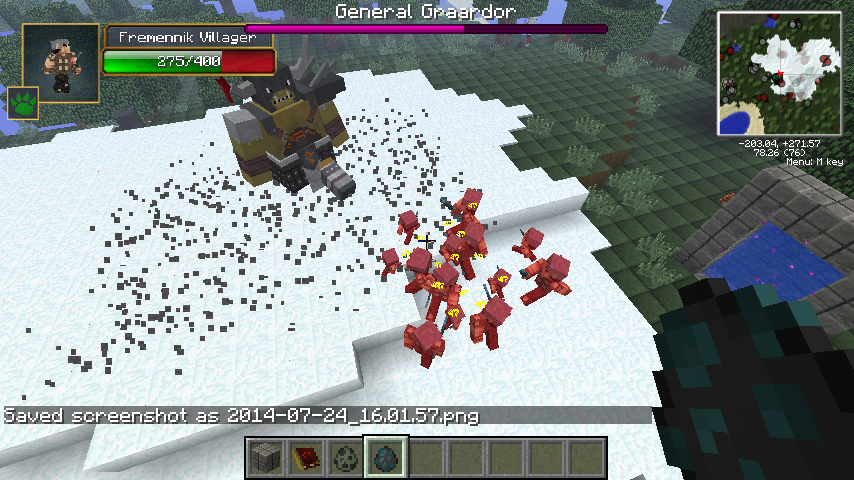Click the minimap in the corner
Image resolution: width=854 pixels, height=480 pixels.
click(781, 73)
